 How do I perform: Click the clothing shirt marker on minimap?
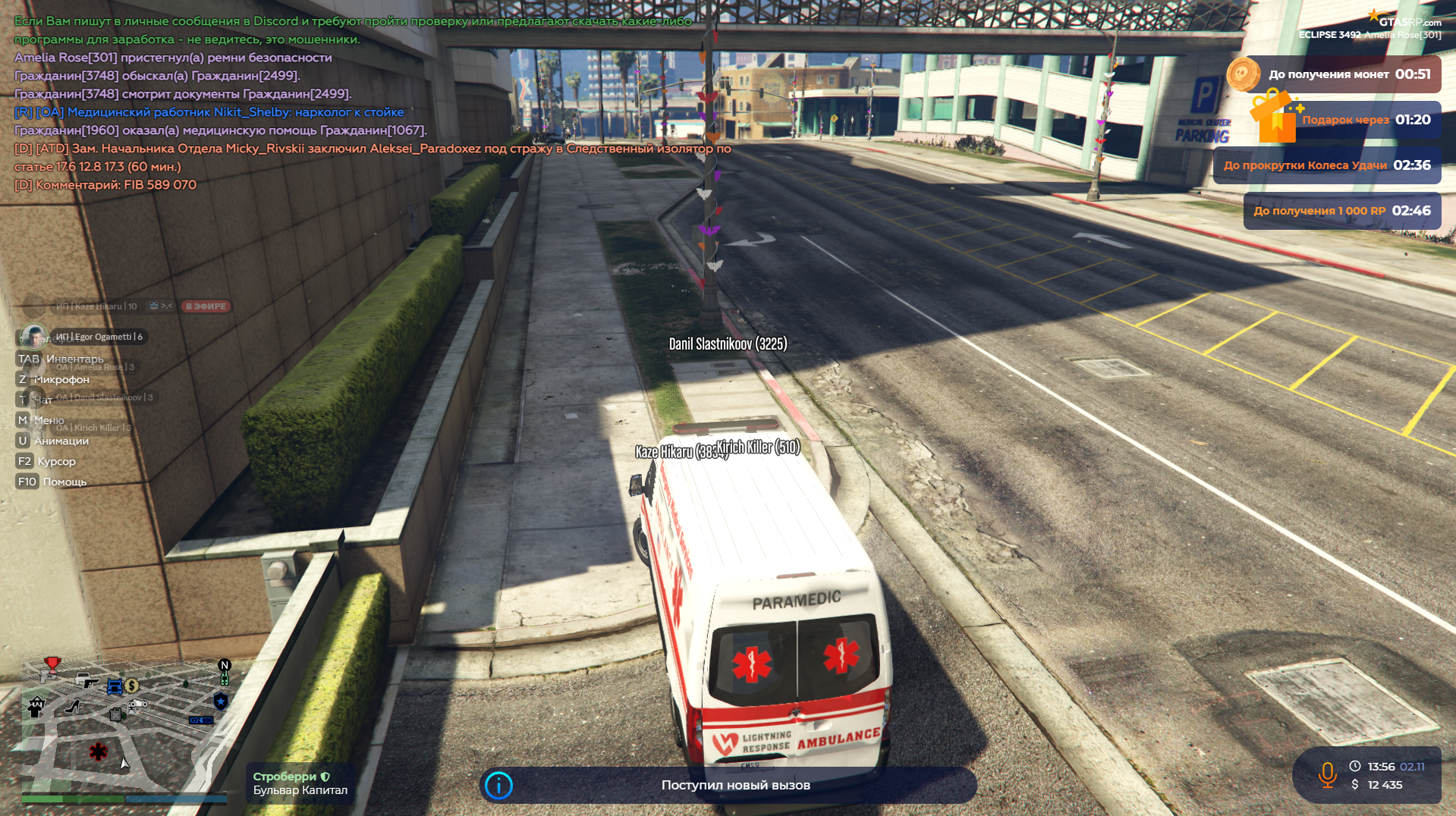(36, 708)
